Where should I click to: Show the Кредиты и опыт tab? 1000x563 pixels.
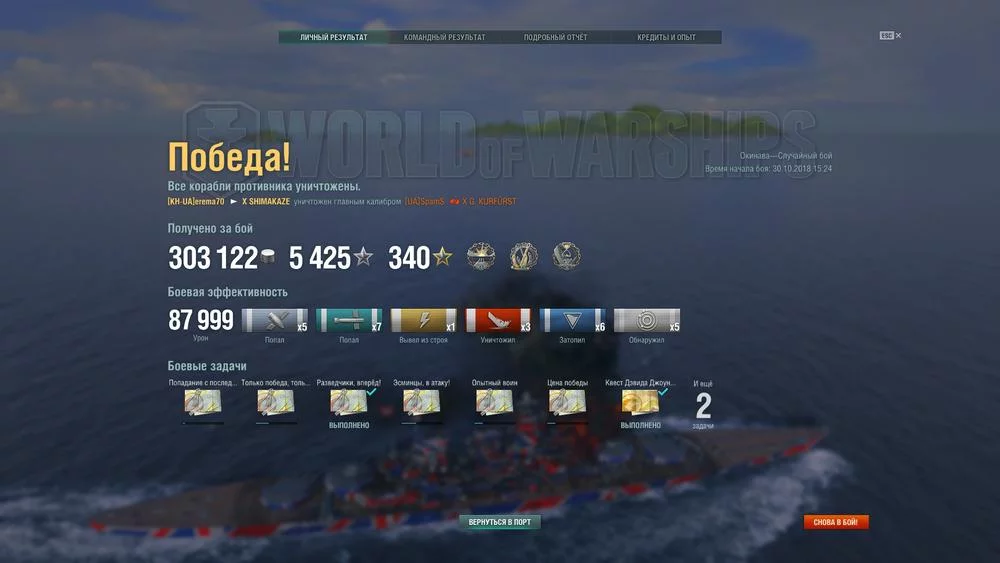coord(666,38)
